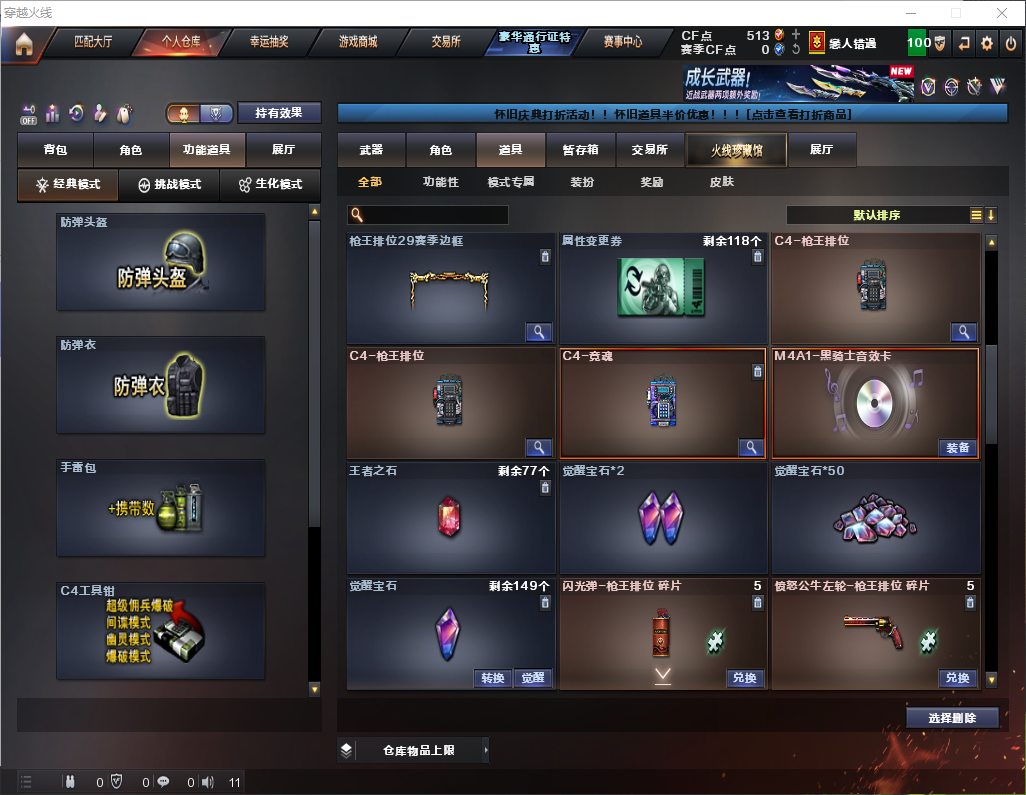Go to the 游戏商城 shop
The height and width of the screenshot is (795, 1026).
(x=357, y=43)
